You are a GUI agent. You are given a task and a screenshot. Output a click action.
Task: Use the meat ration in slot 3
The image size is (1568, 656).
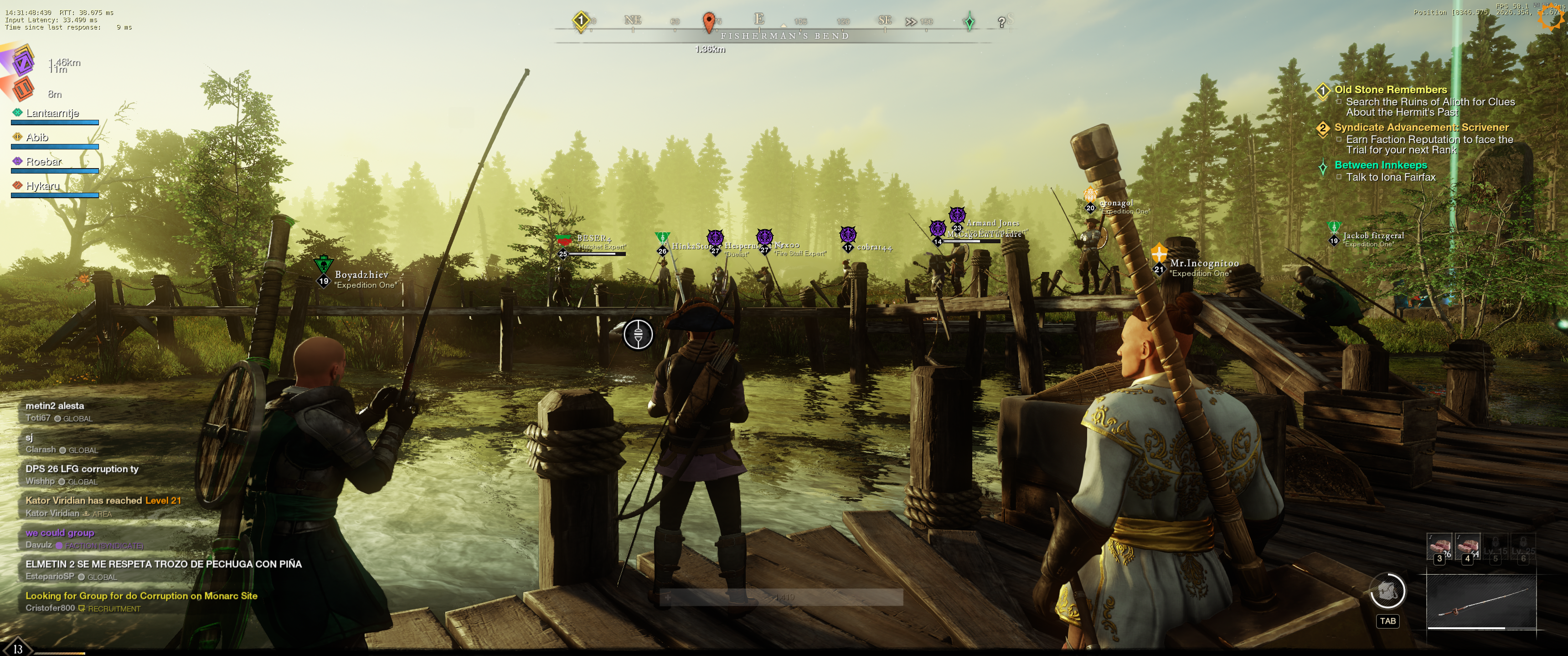(x=1439, y=548)
